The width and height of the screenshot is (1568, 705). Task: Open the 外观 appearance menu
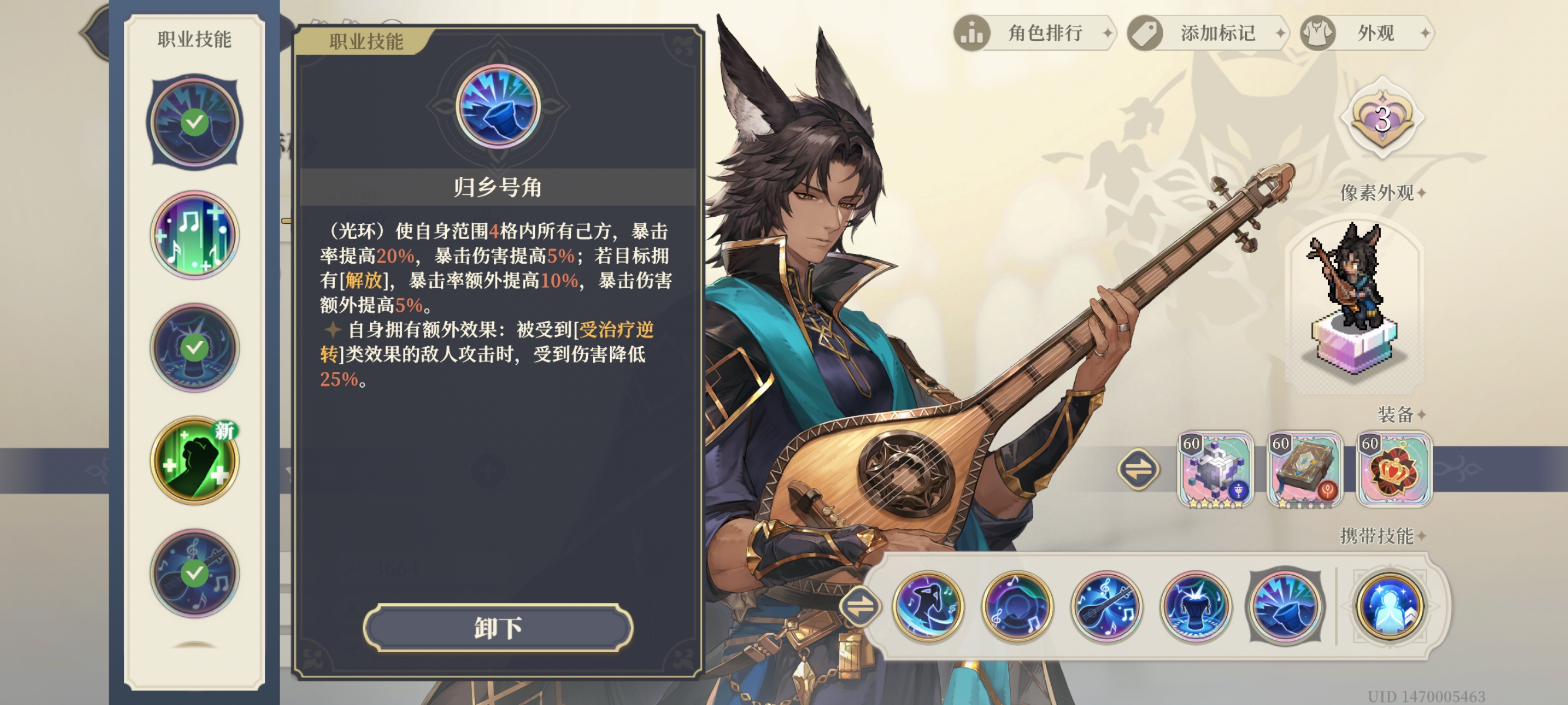coord(1367,33)
